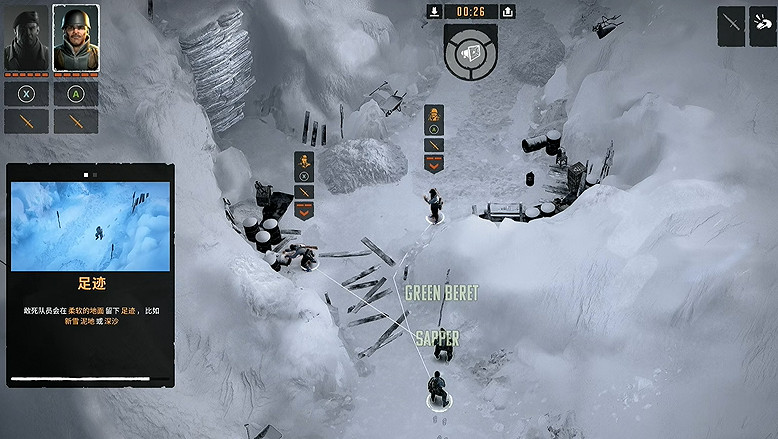Select the helmeted Sapper portrait
This screenshot has width=778, height=439.
tap(75, 40)
